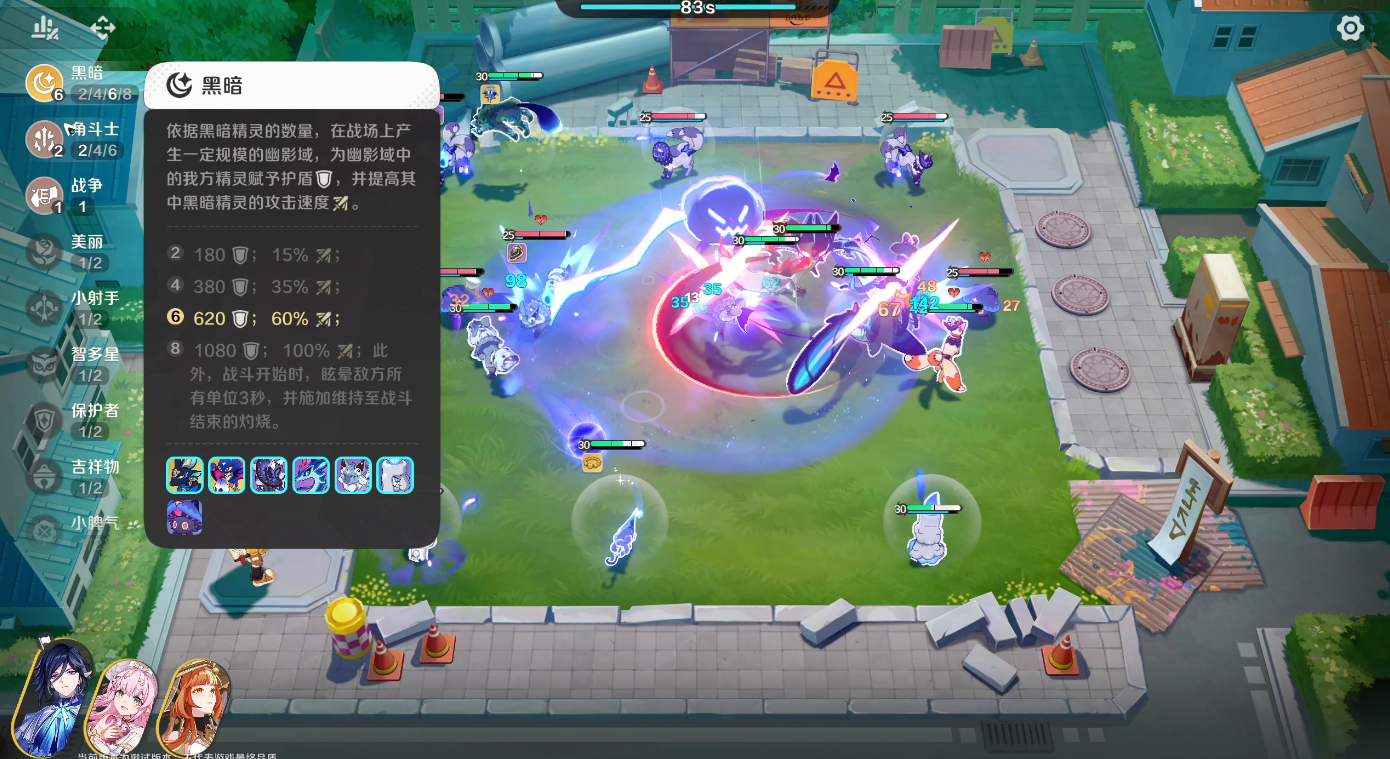This screenshot has height=759, width=1390.
Task: Click the four-arrow move icon
Action: click(x=102, y=28)
